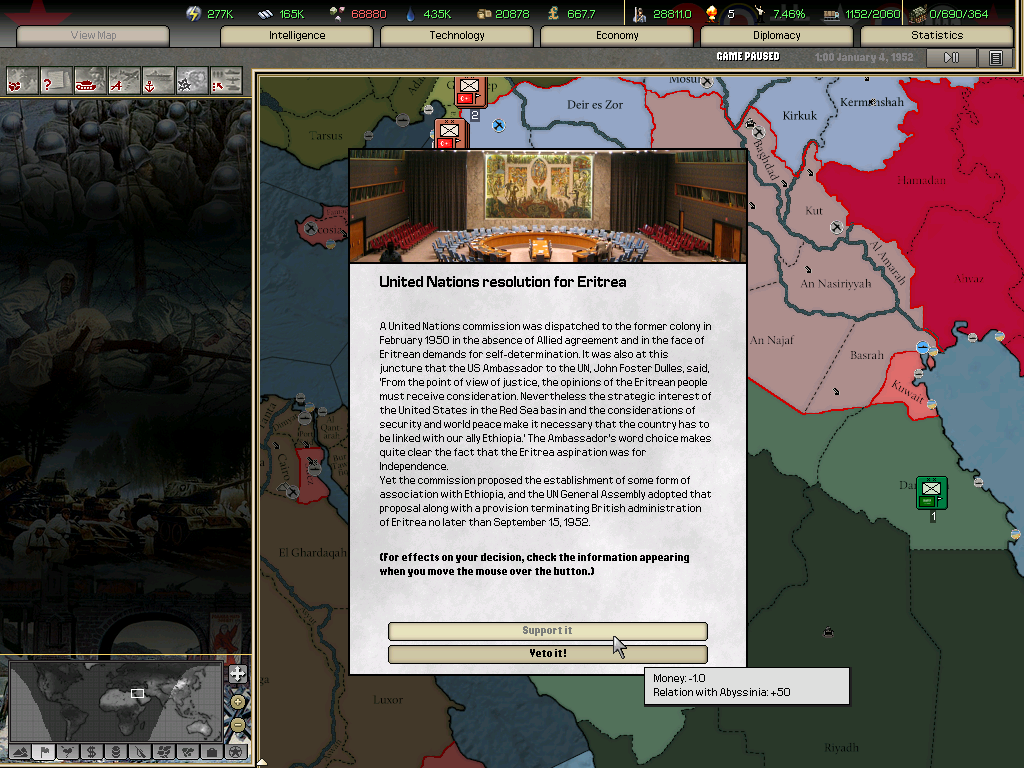Toggle the play/pause game speed button
Viewport: 1024px width, 768px height.
coord(951,58)
